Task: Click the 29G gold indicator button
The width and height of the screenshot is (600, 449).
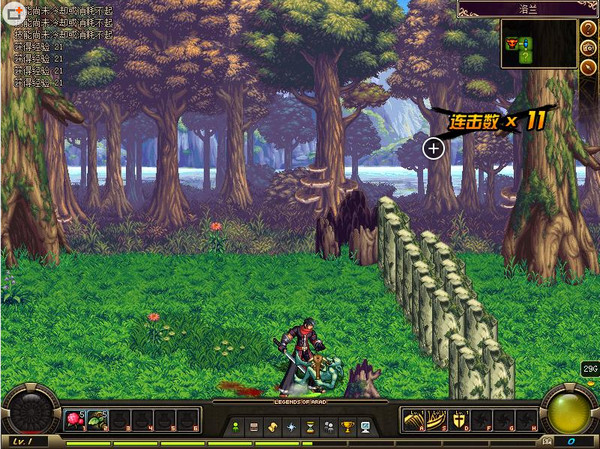Action: [589, 369]
